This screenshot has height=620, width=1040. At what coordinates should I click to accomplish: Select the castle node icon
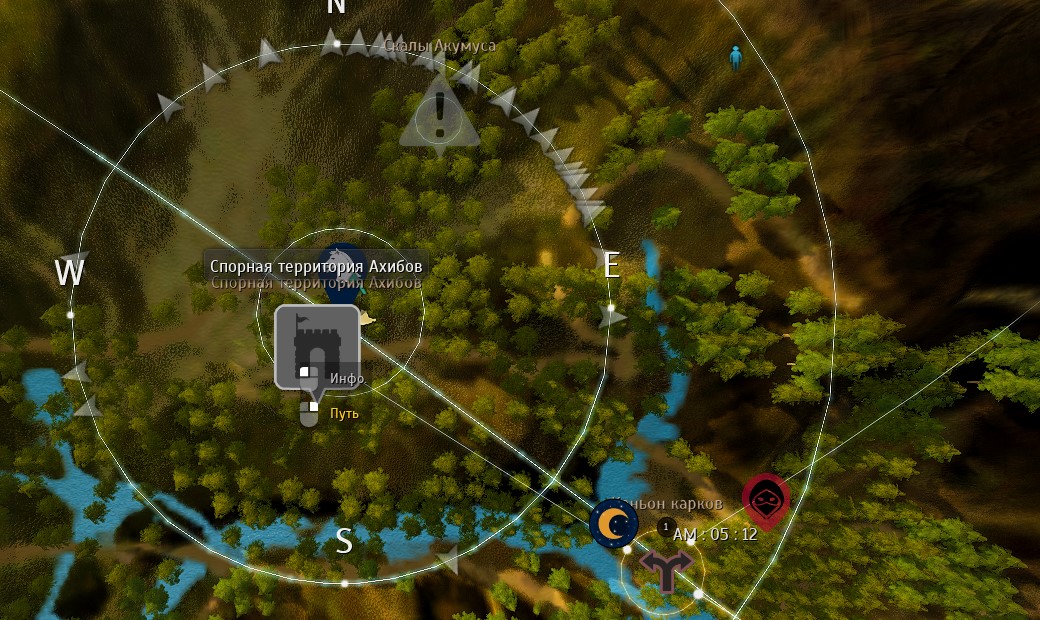[x=316, y=347]
